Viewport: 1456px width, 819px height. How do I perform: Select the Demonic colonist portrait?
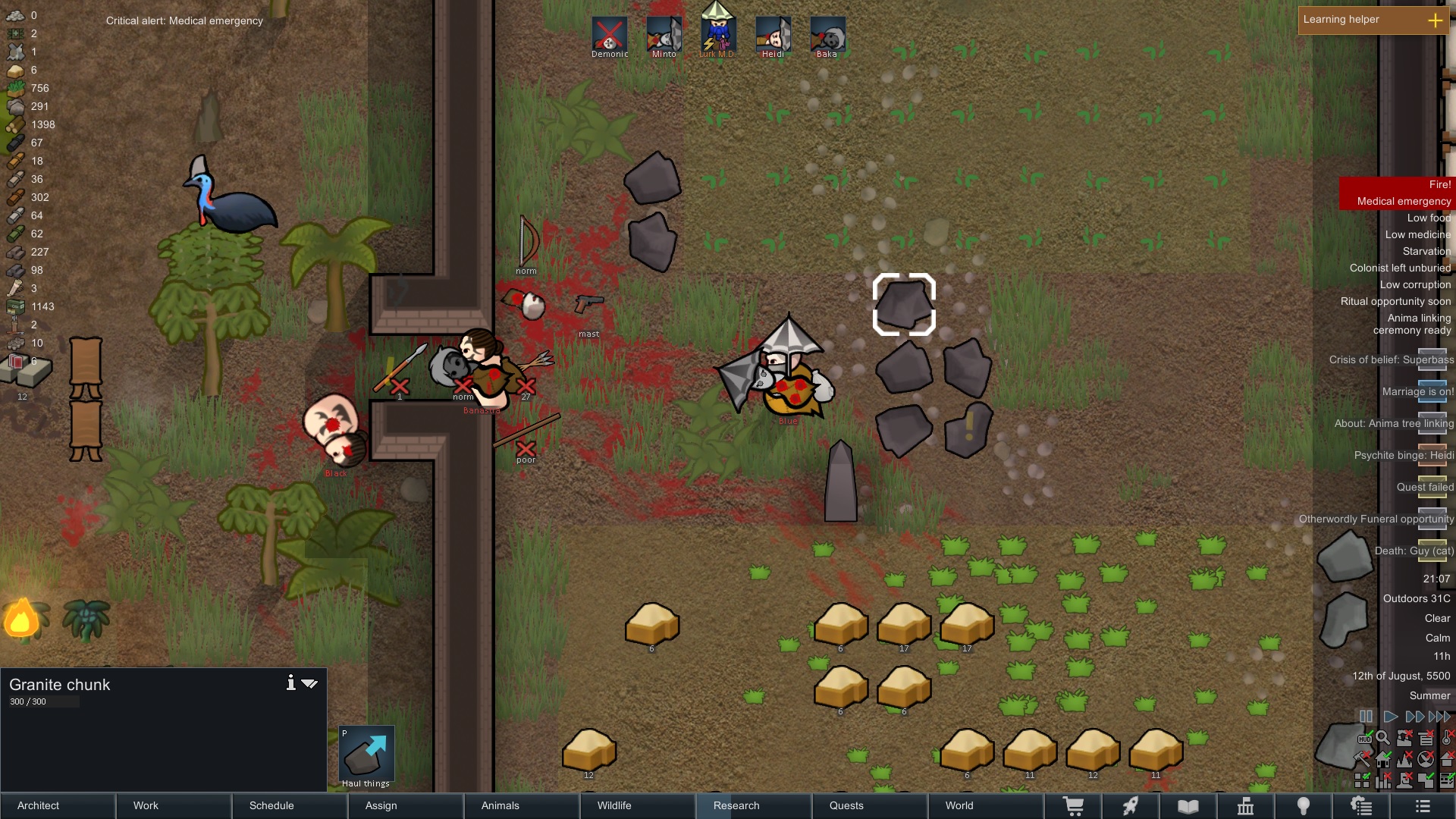pyautogui.click(x=610, y=36)
